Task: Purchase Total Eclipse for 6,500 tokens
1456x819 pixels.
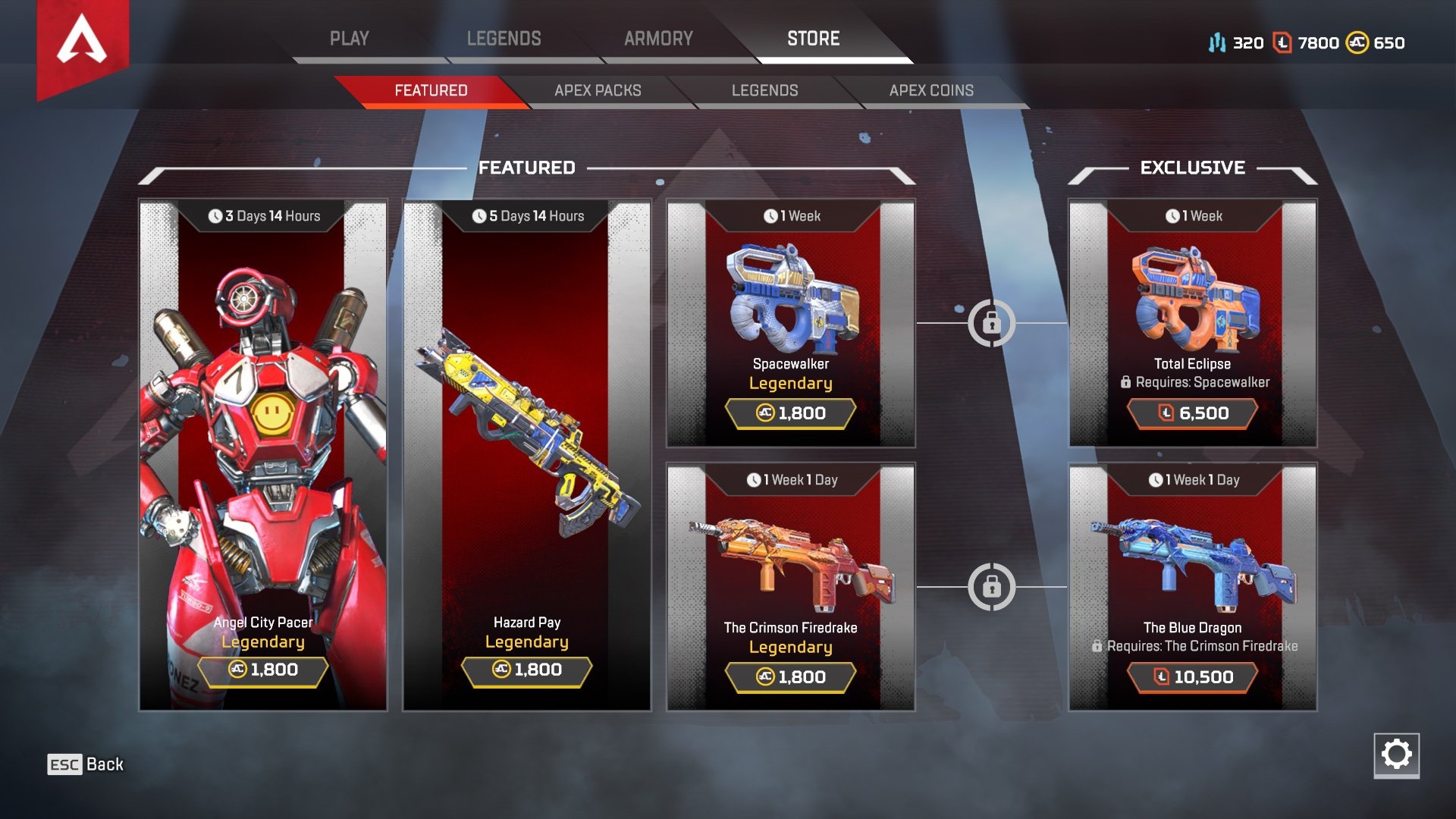Action: tap(1193, 414)
